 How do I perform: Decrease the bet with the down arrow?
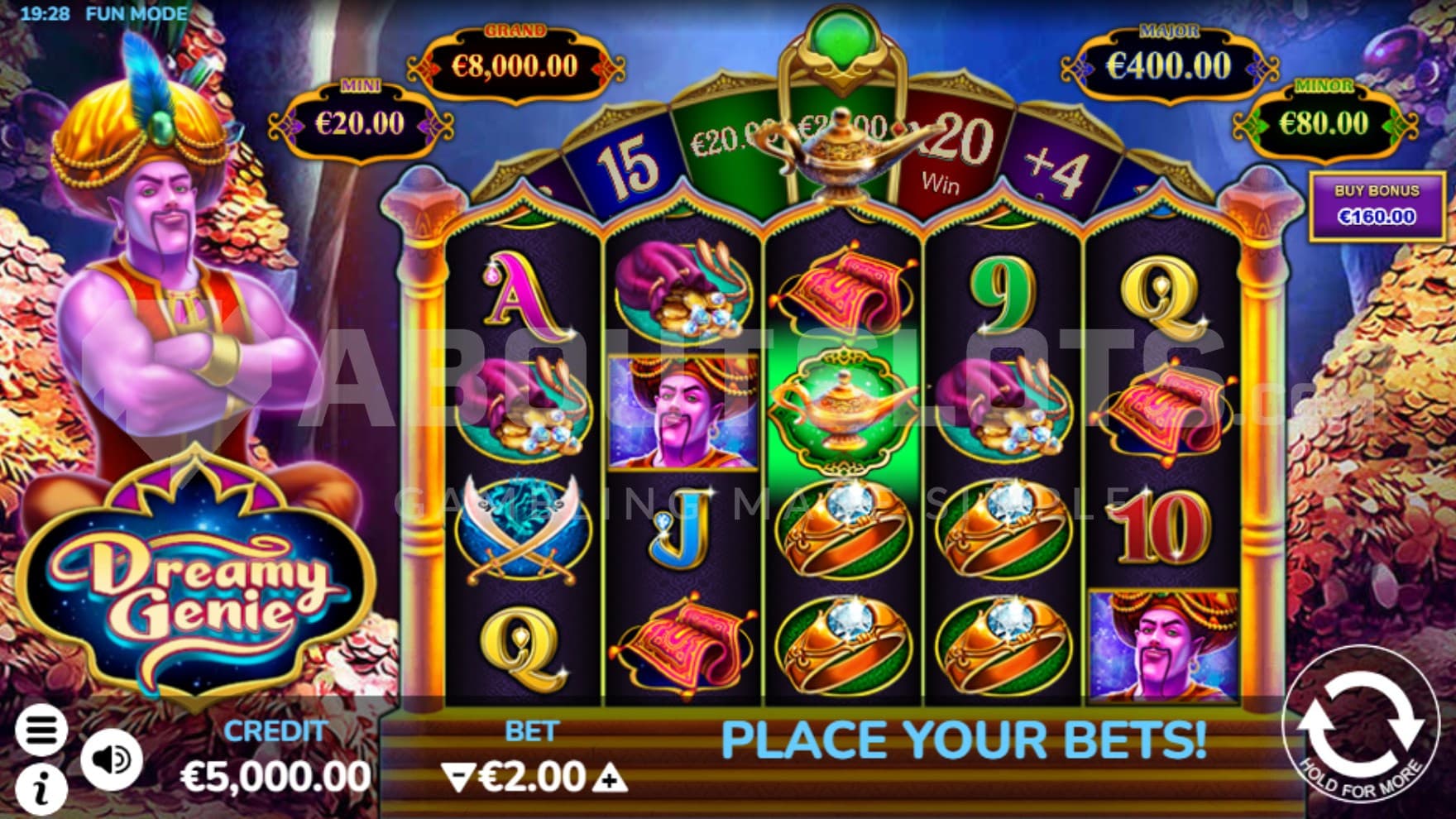coord(457,777)
